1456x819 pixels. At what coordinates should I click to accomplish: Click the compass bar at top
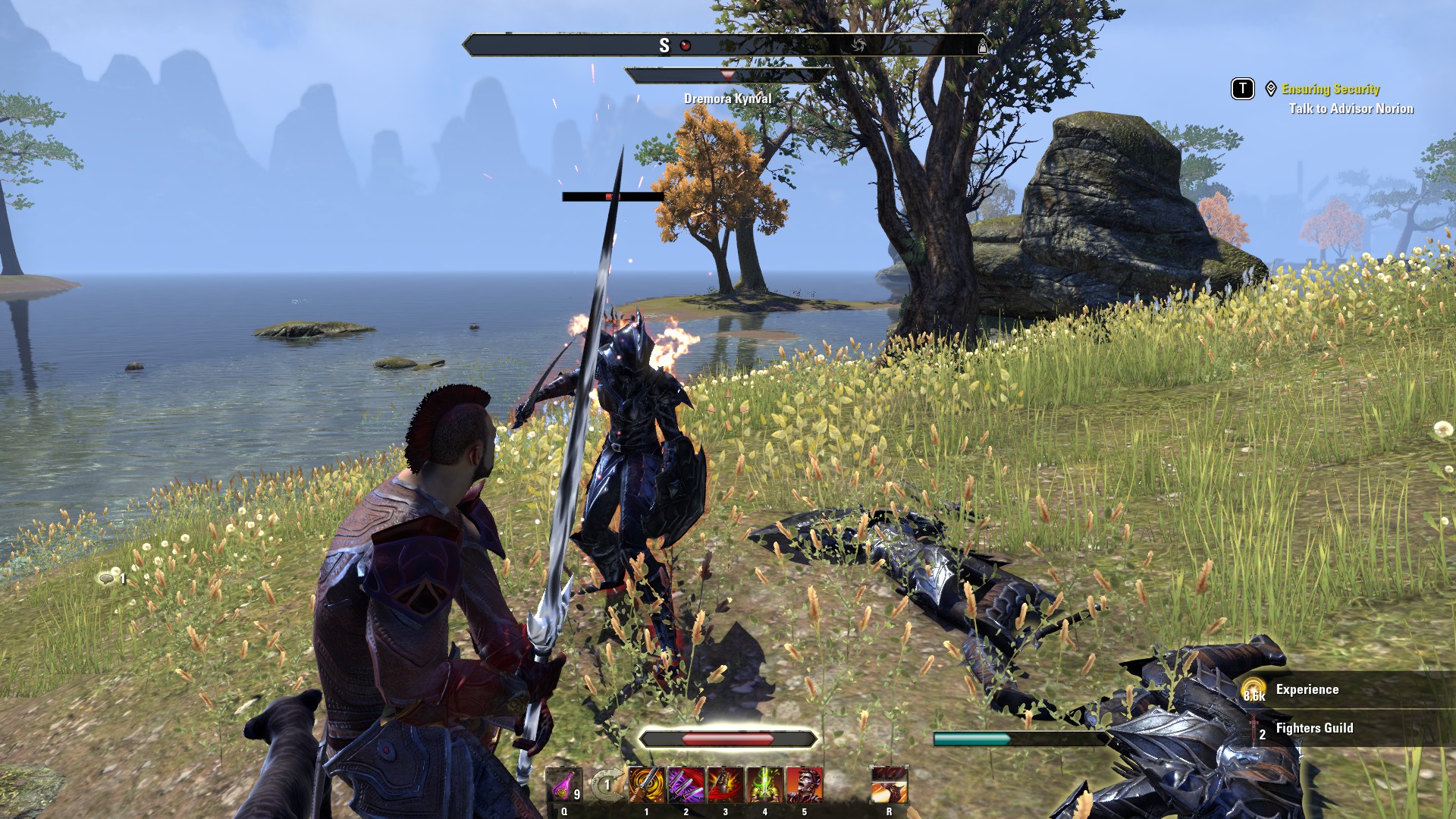[726, 45]
